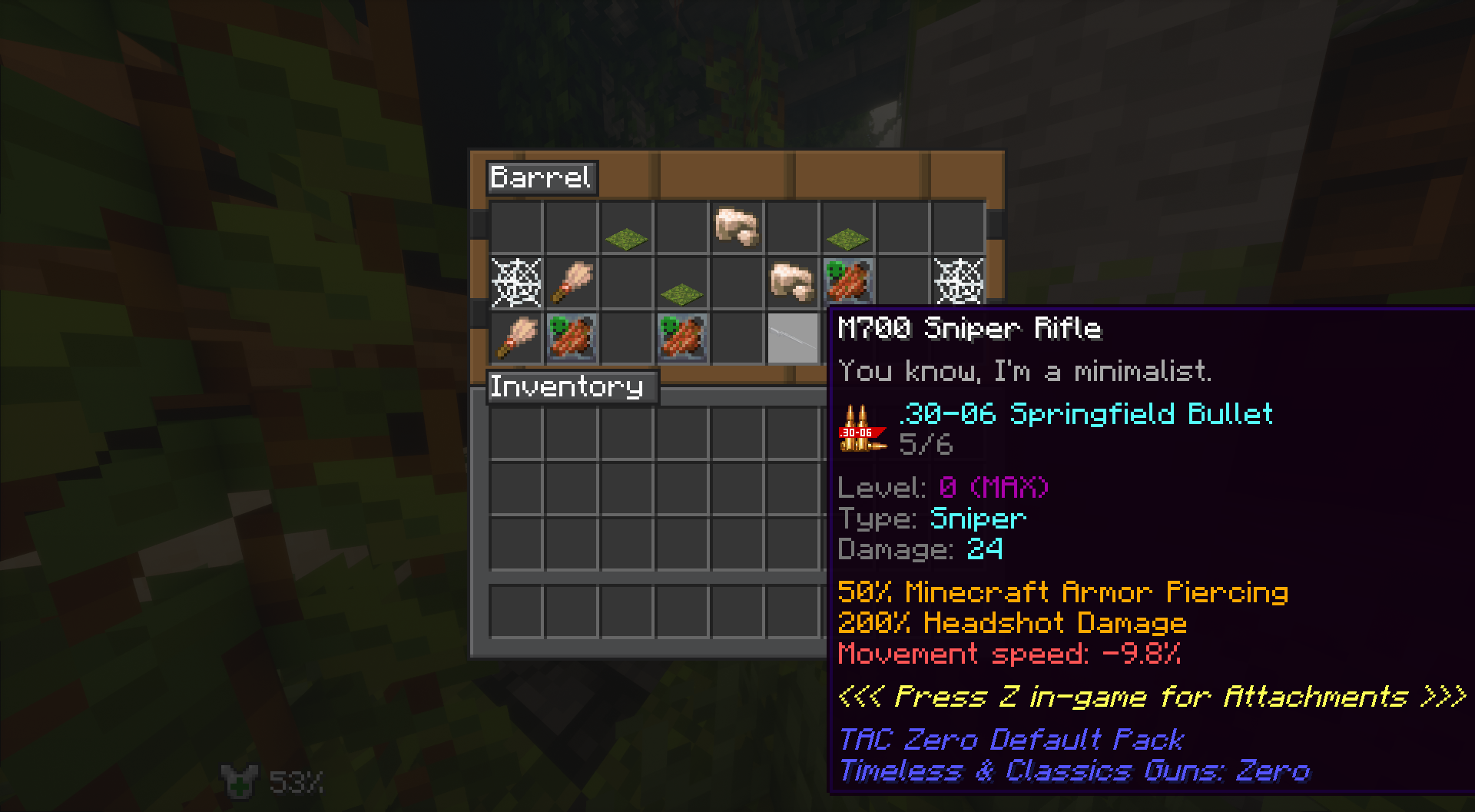Click the Barrel title label
Screen dimensions: 1475x812
click(x=542, y=177)
